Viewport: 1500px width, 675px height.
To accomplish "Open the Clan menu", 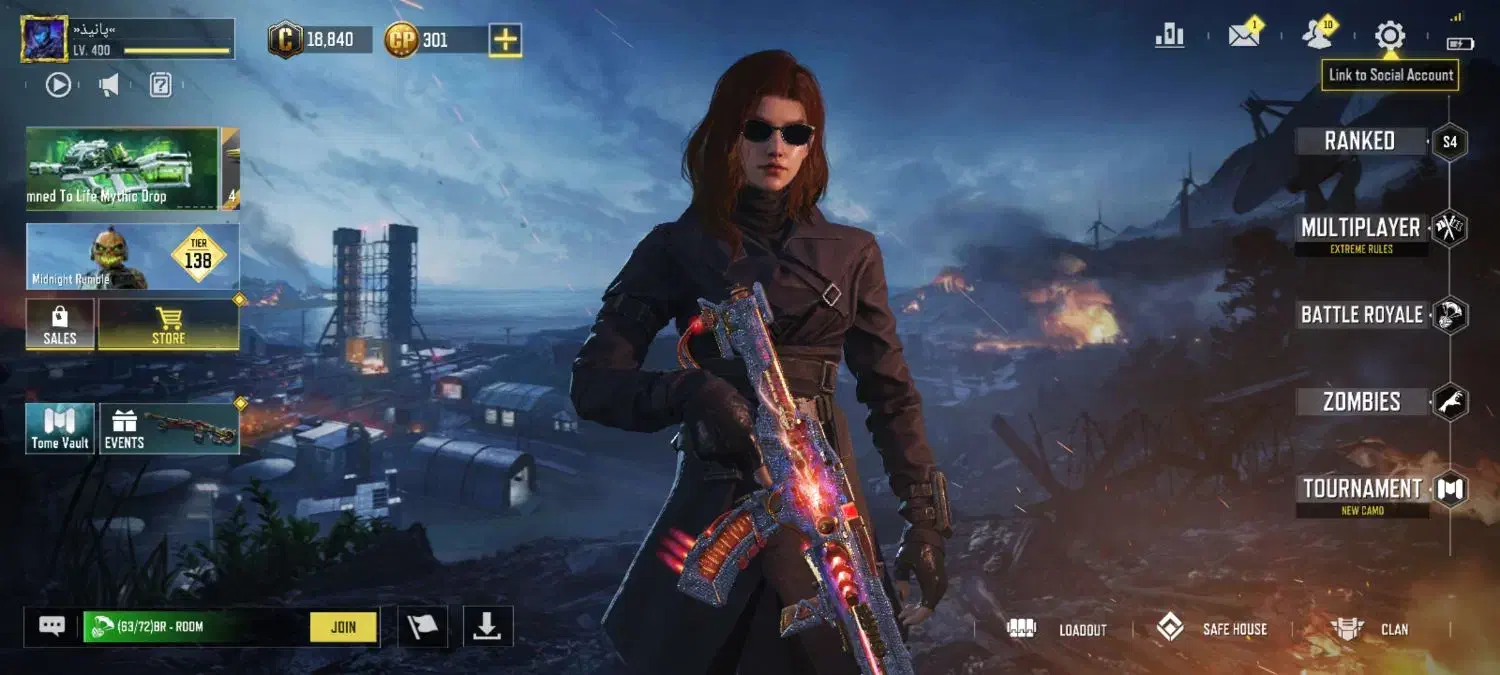I will (x=1372, y=629).
